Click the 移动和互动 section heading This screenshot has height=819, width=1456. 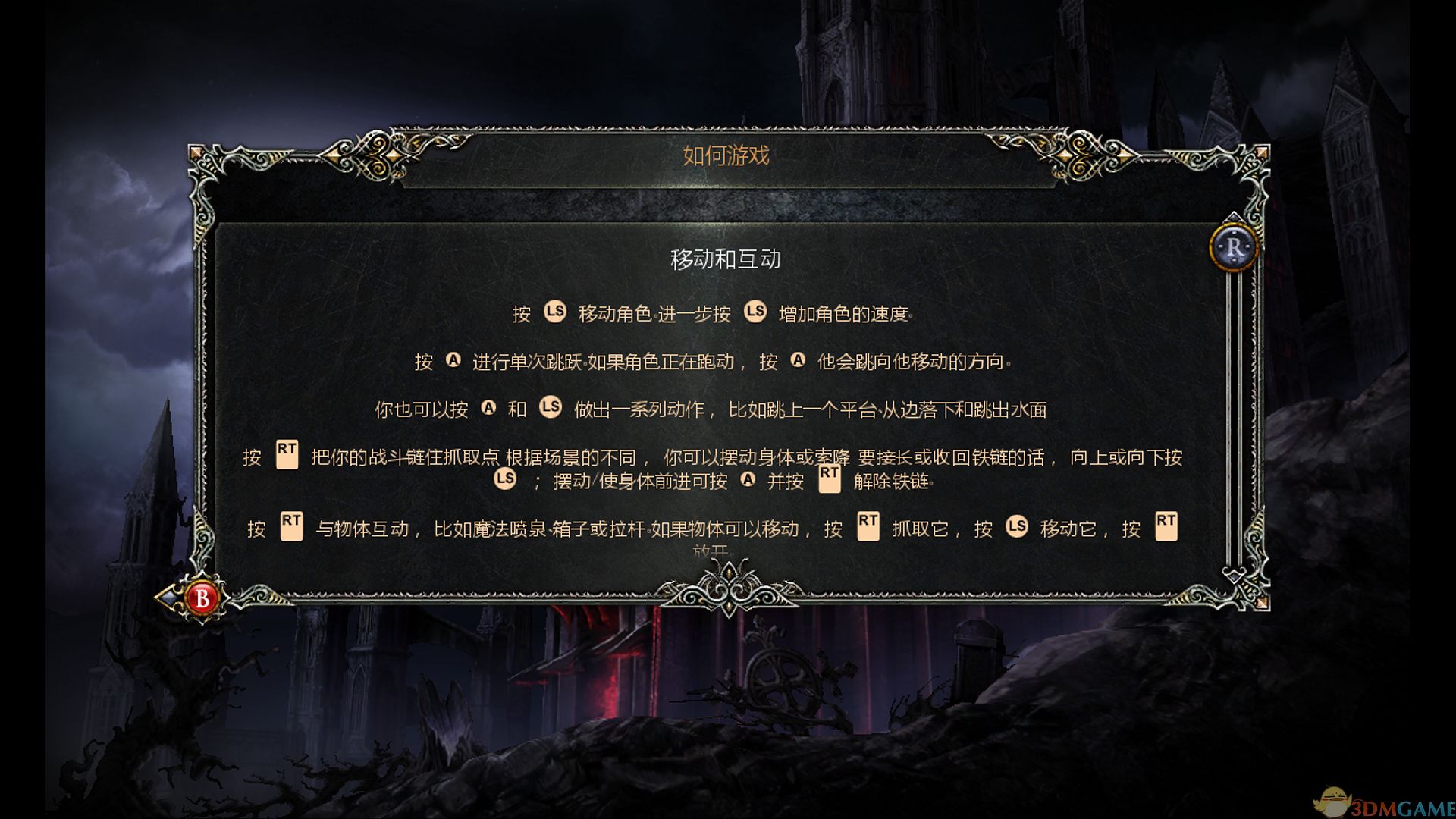726,258
